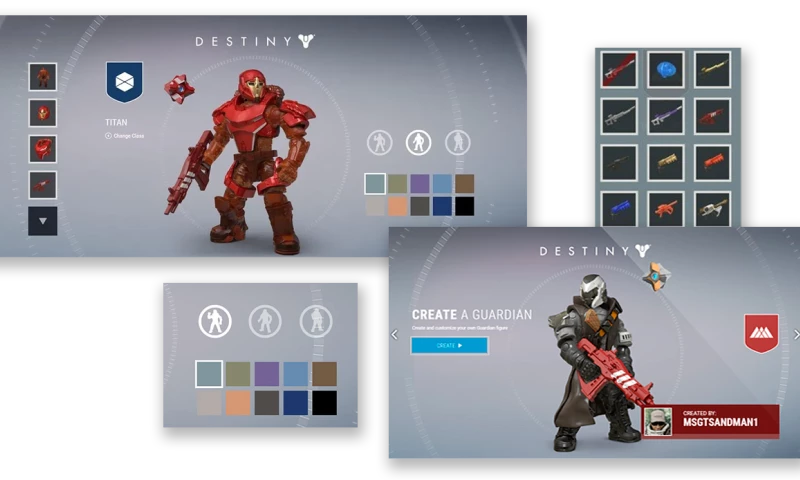
Task: Choose the full red figure thumbnail
Action: (x=43, y=77)
